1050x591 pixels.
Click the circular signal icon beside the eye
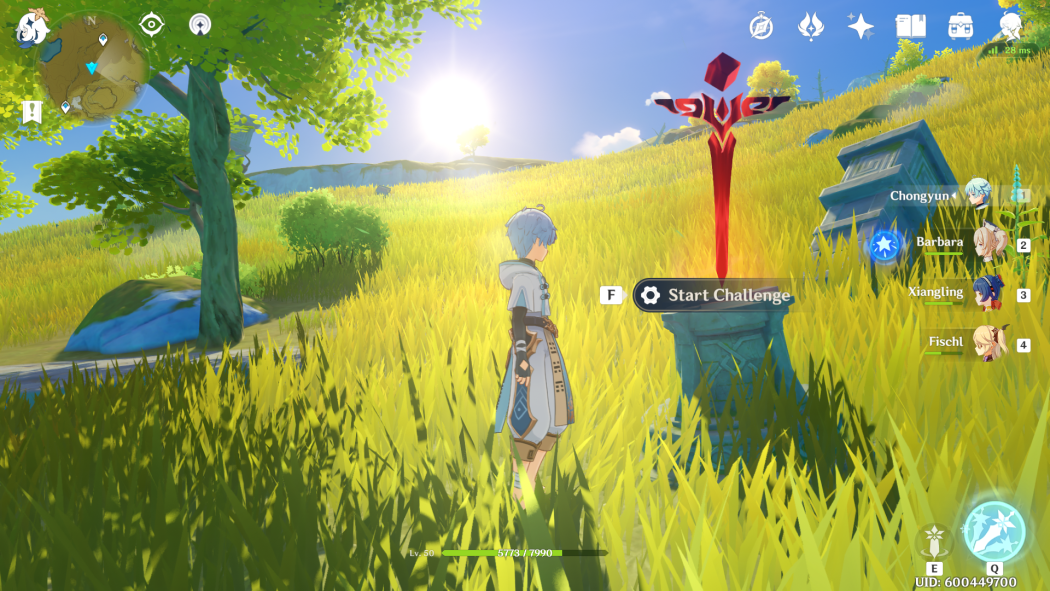click(x=200, y=24)
